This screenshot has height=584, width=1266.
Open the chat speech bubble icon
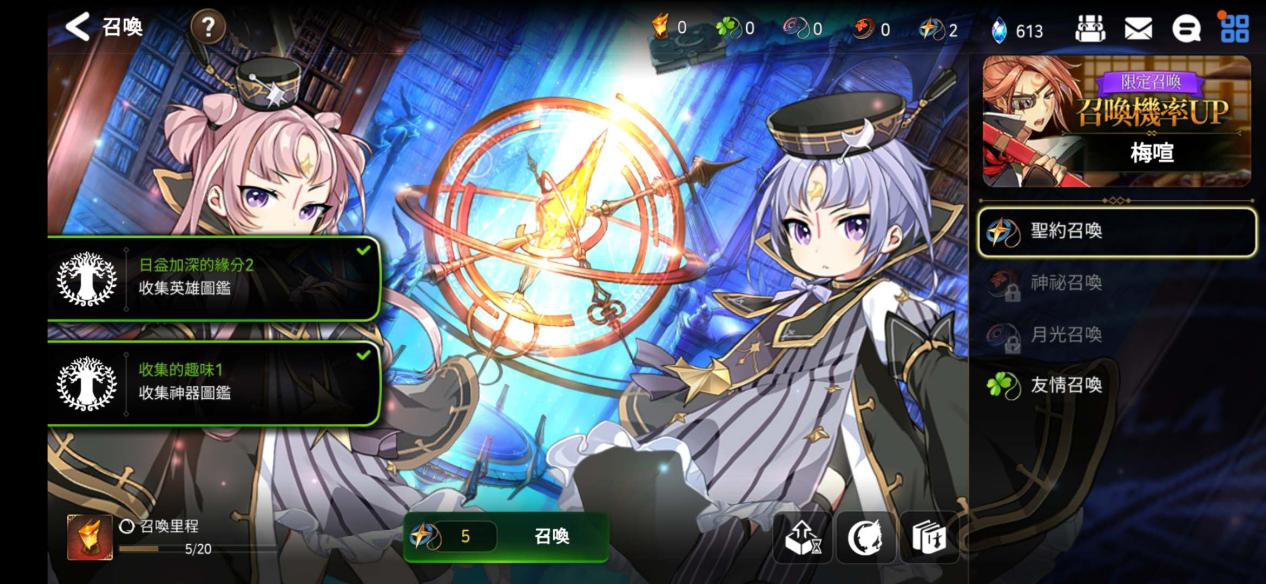click(x=1186, y=29)
